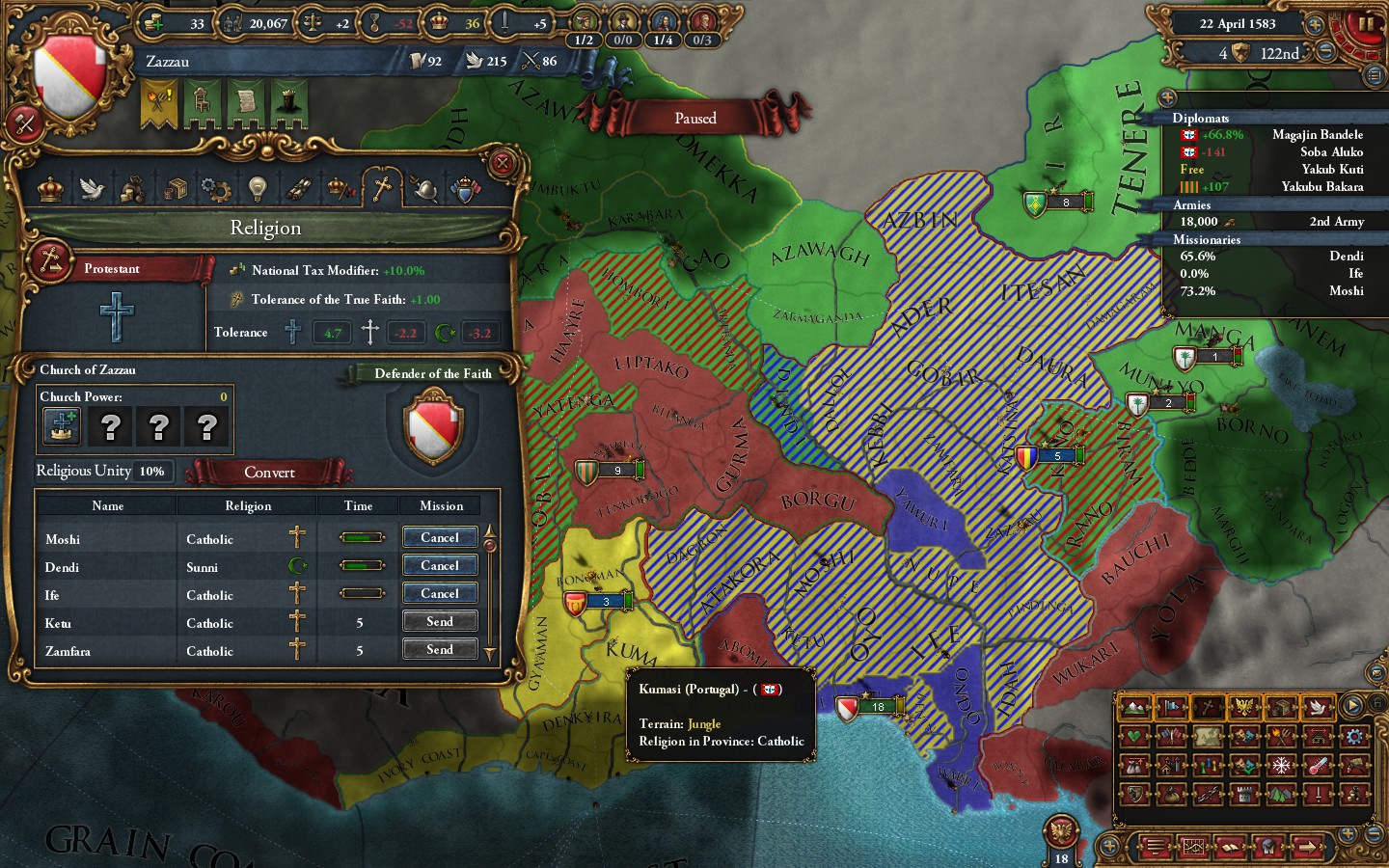Open the ledger chart icon
1389x868 pixels.
(x=1195, y=848)
